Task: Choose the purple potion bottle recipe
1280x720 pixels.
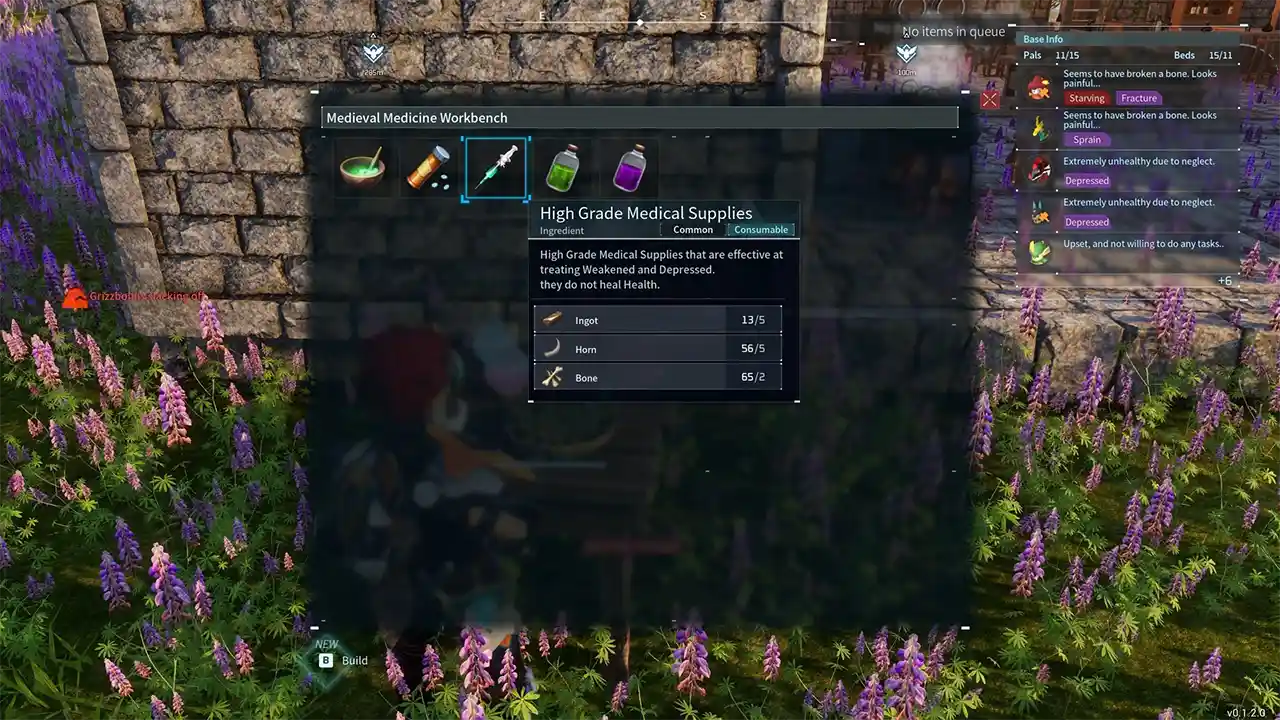Action: point(630,168)
